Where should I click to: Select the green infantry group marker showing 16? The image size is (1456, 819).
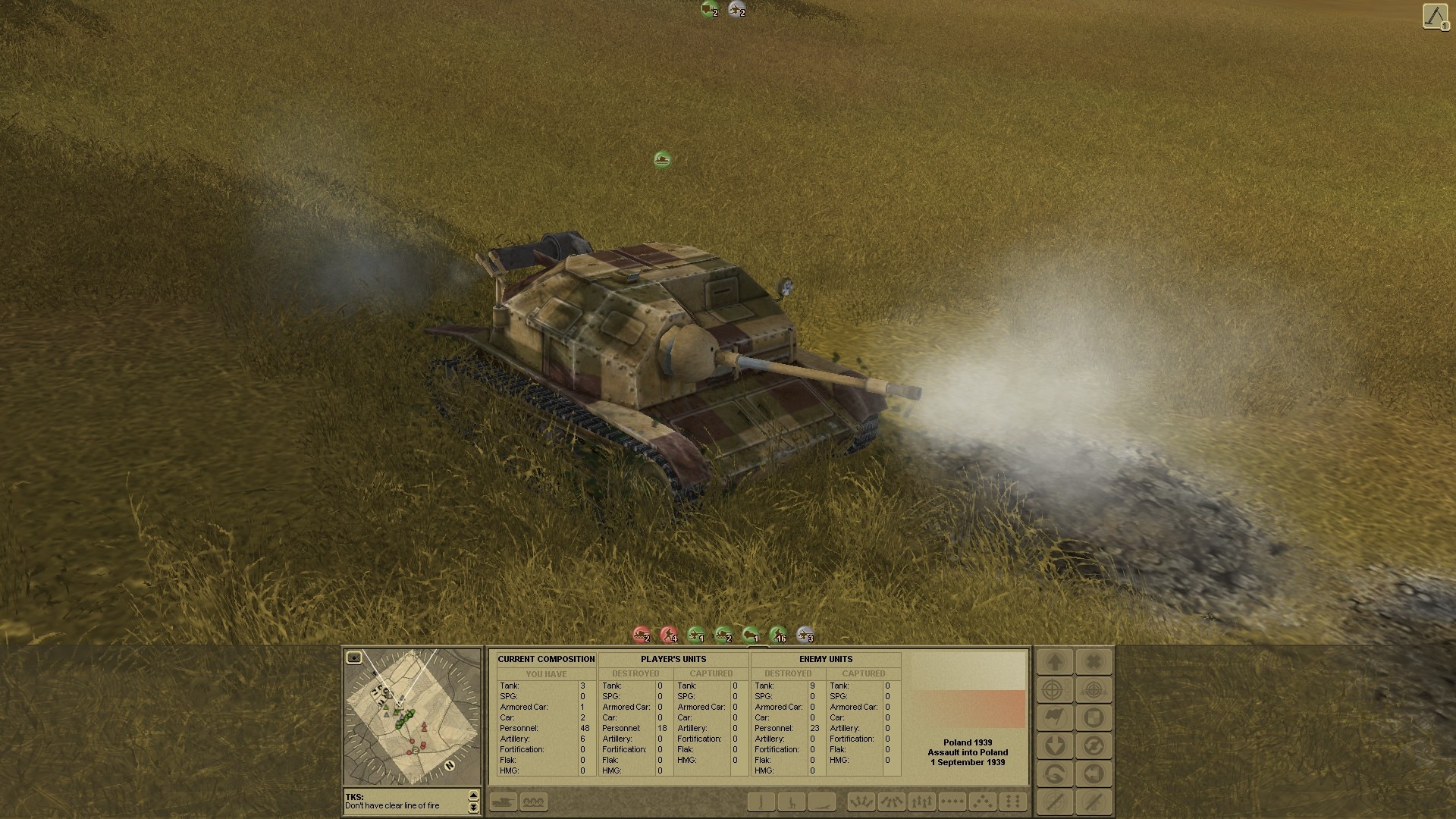778,635
